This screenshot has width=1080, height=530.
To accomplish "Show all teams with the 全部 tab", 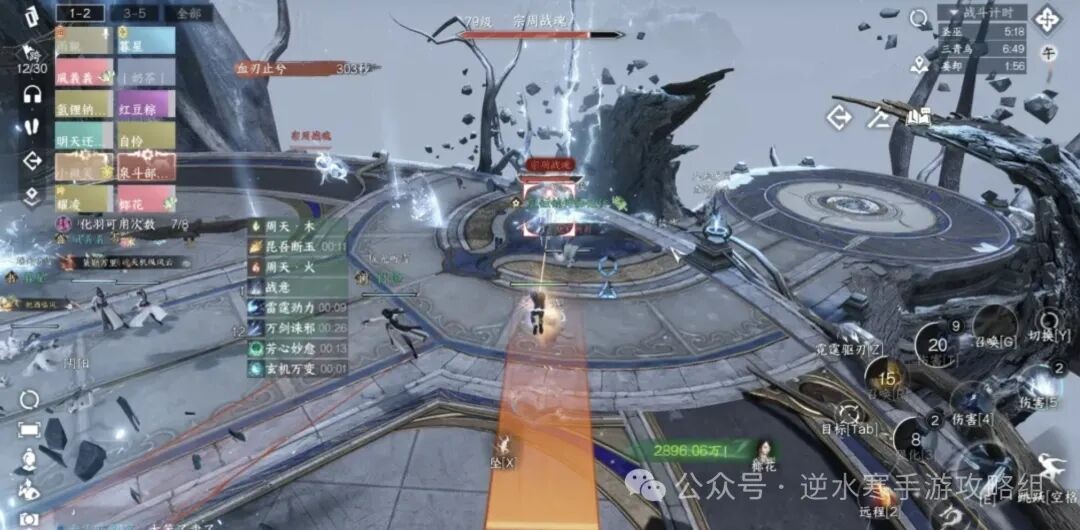I will coord(187,13).
